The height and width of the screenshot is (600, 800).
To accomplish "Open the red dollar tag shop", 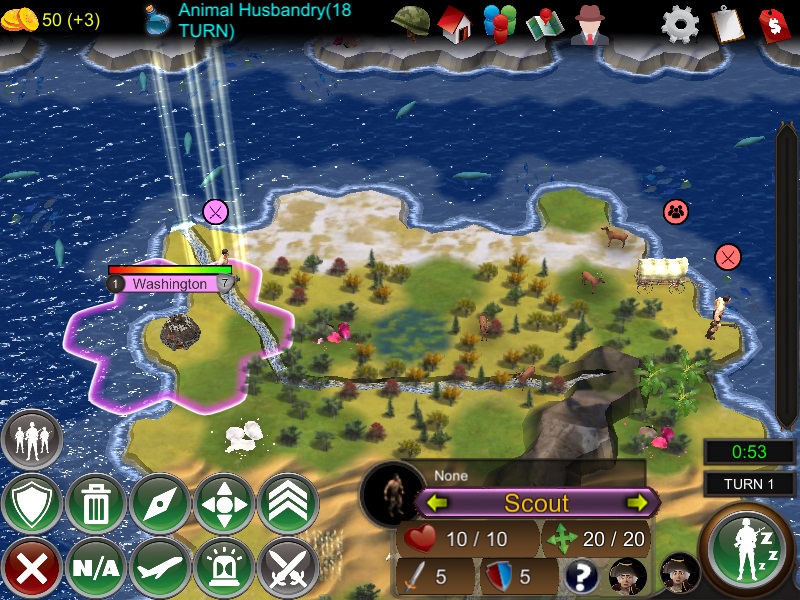I will point(774,23).
